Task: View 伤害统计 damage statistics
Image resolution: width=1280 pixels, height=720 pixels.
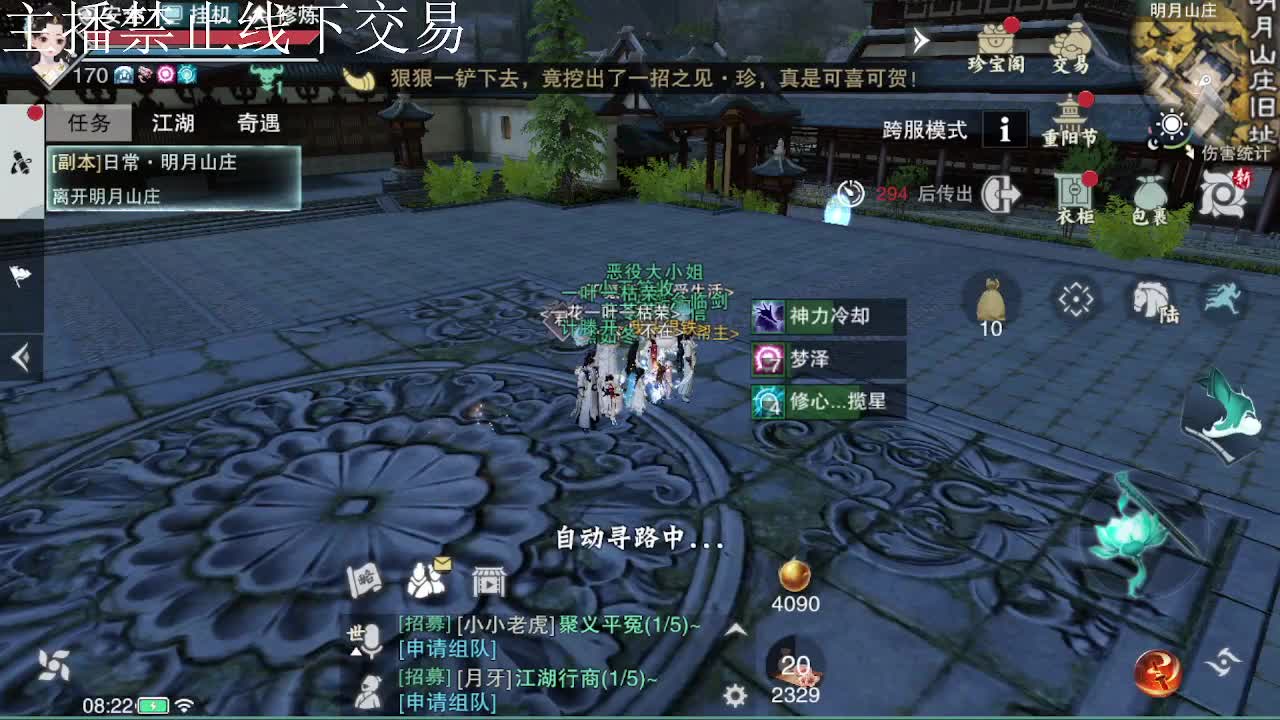Action: 1235,152
